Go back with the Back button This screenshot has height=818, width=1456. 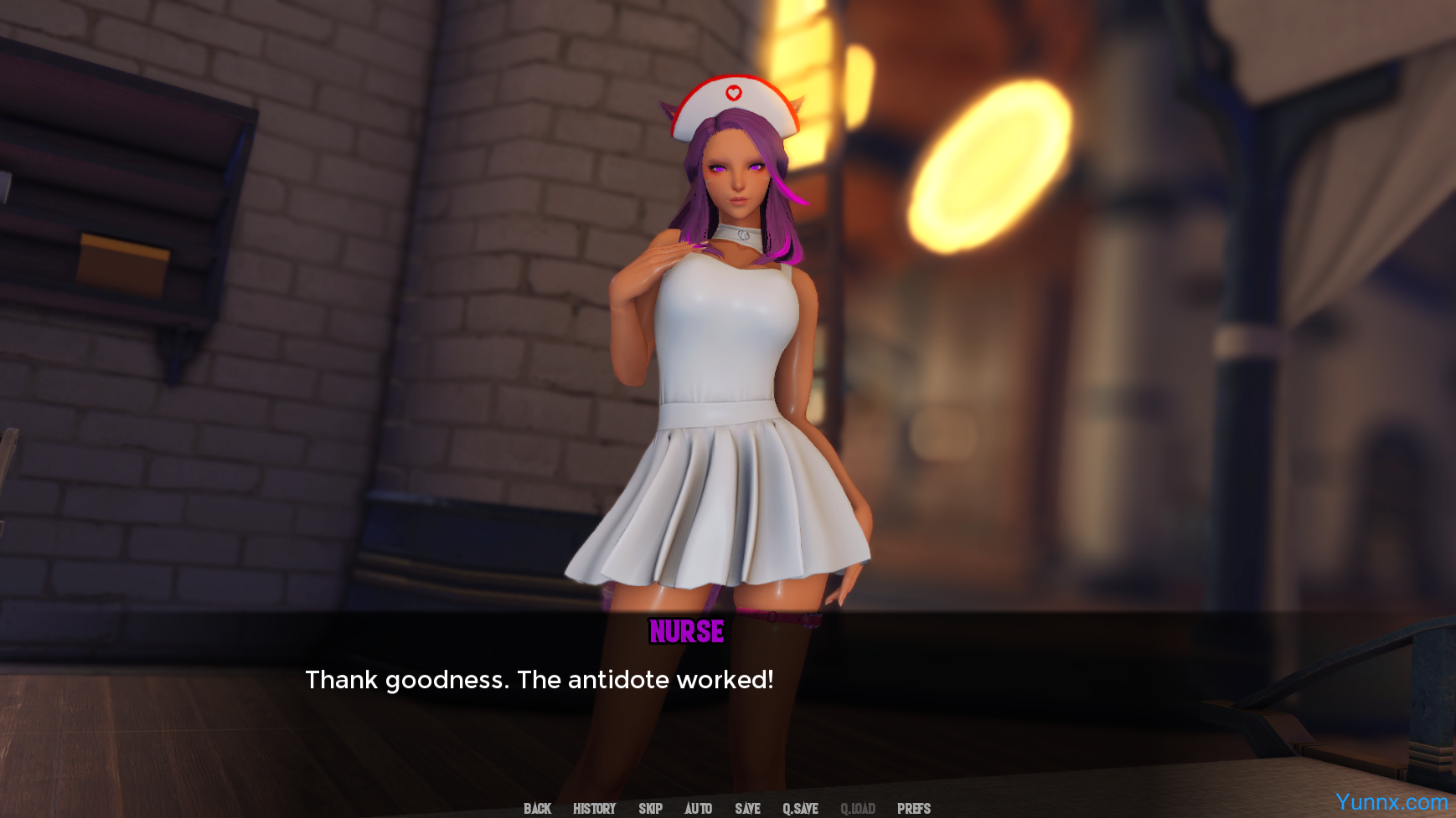537,808
